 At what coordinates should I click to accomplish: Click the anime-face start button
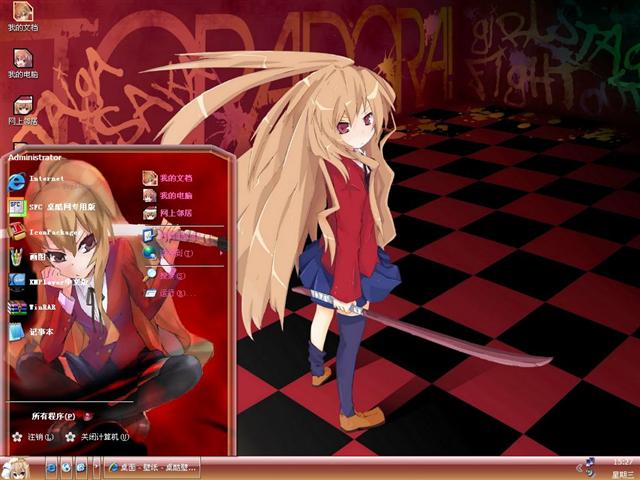tap(16, 467)
